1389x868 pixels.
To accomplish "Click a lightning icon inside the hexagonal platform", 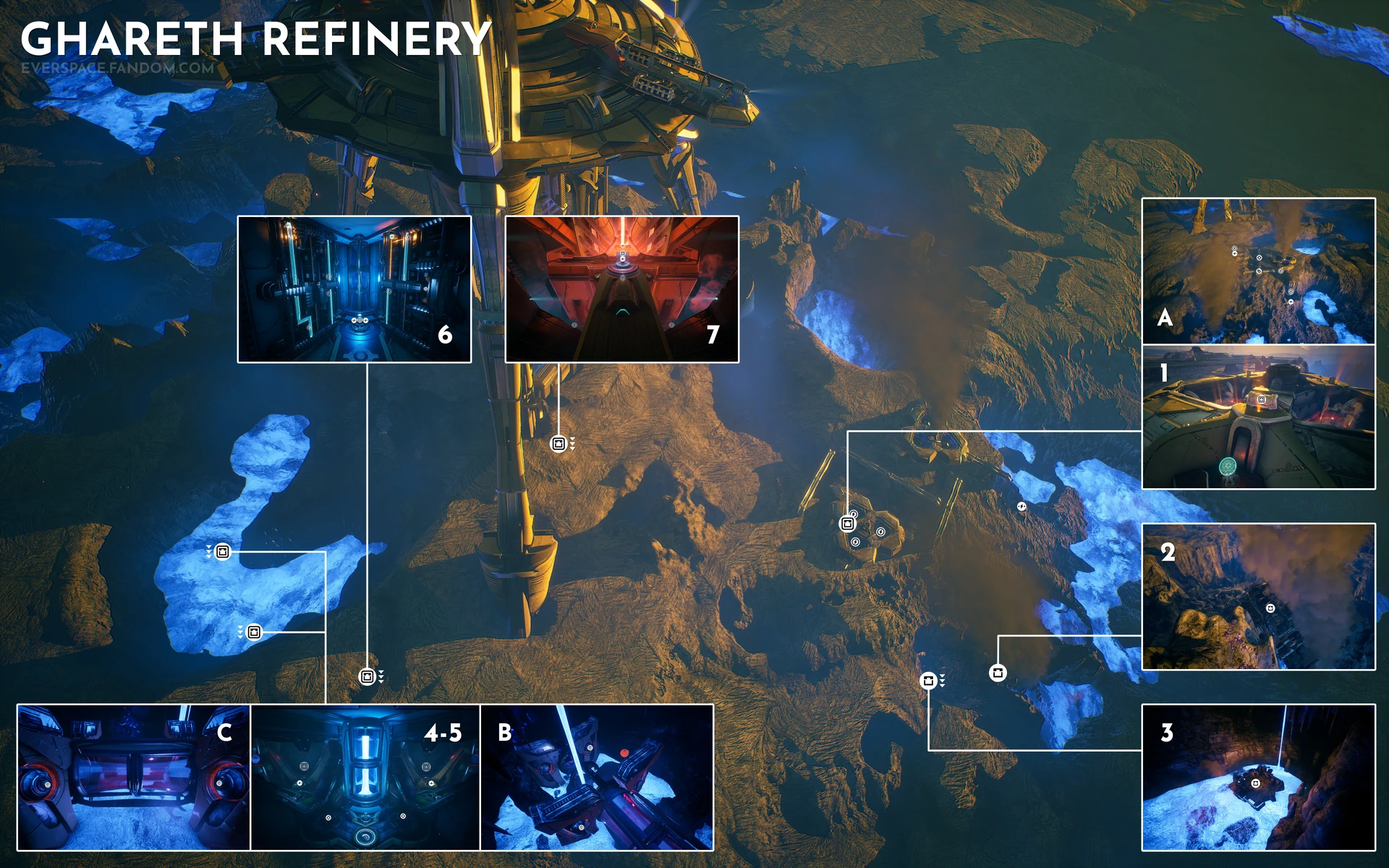I will click(x=880, y=532).
